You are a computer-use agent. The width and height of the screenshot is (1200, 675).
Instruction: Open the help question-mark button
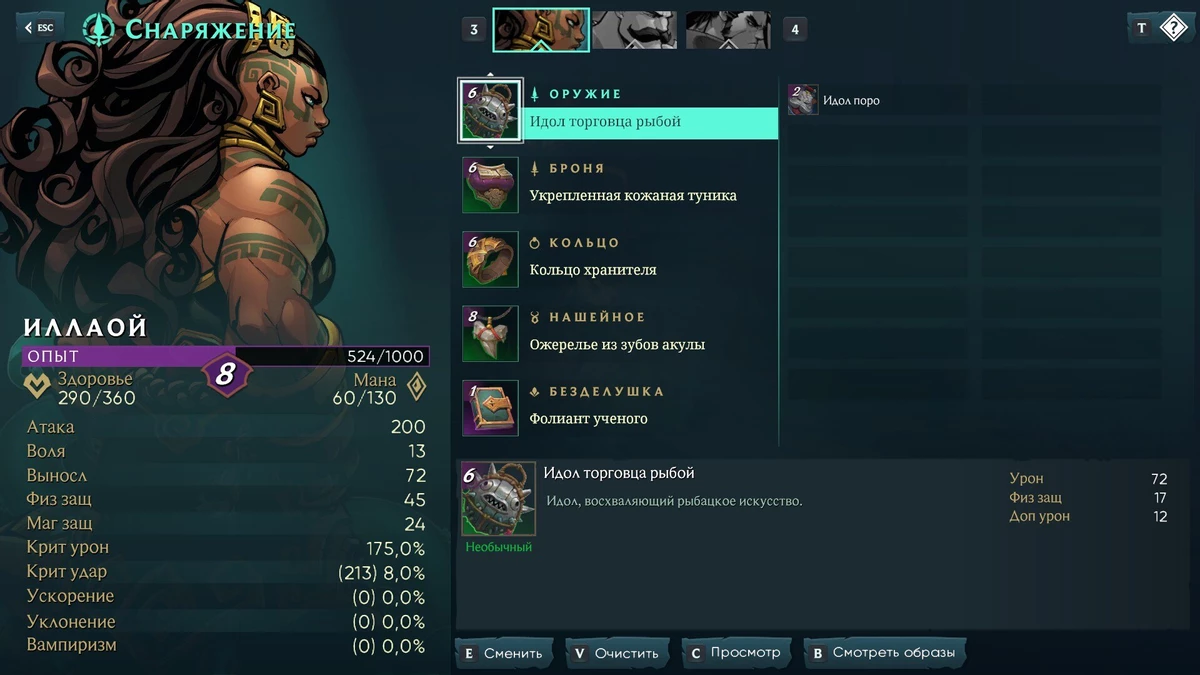coord(1172,28)
